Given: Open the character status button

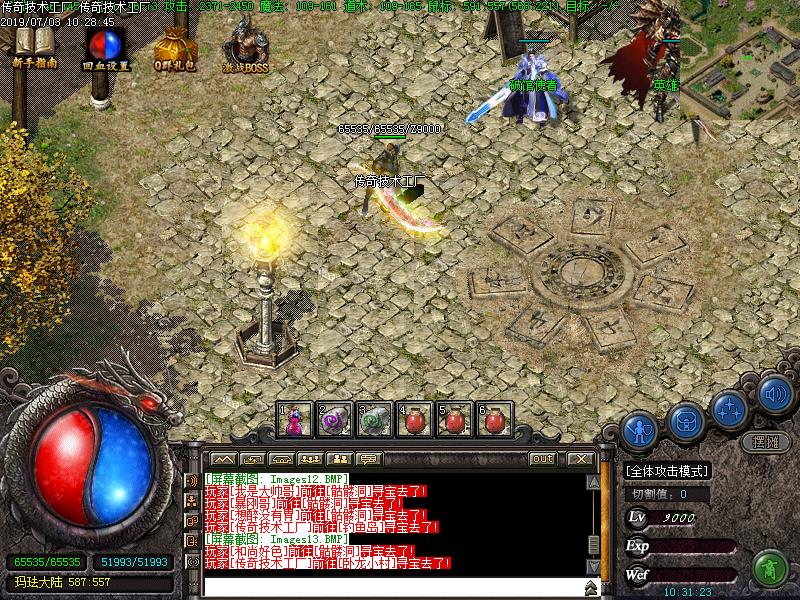Looking at the screenshot, I should coord(638,430).
